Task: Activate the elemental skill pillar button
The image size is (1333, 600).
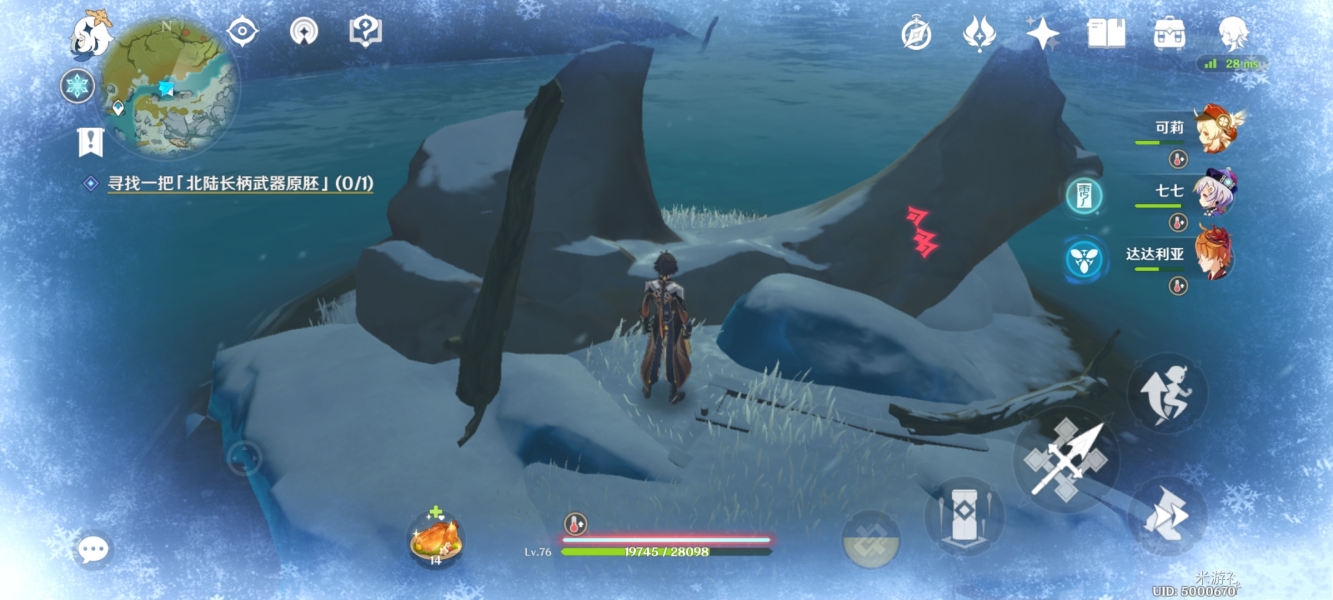Action: (965, 516)
